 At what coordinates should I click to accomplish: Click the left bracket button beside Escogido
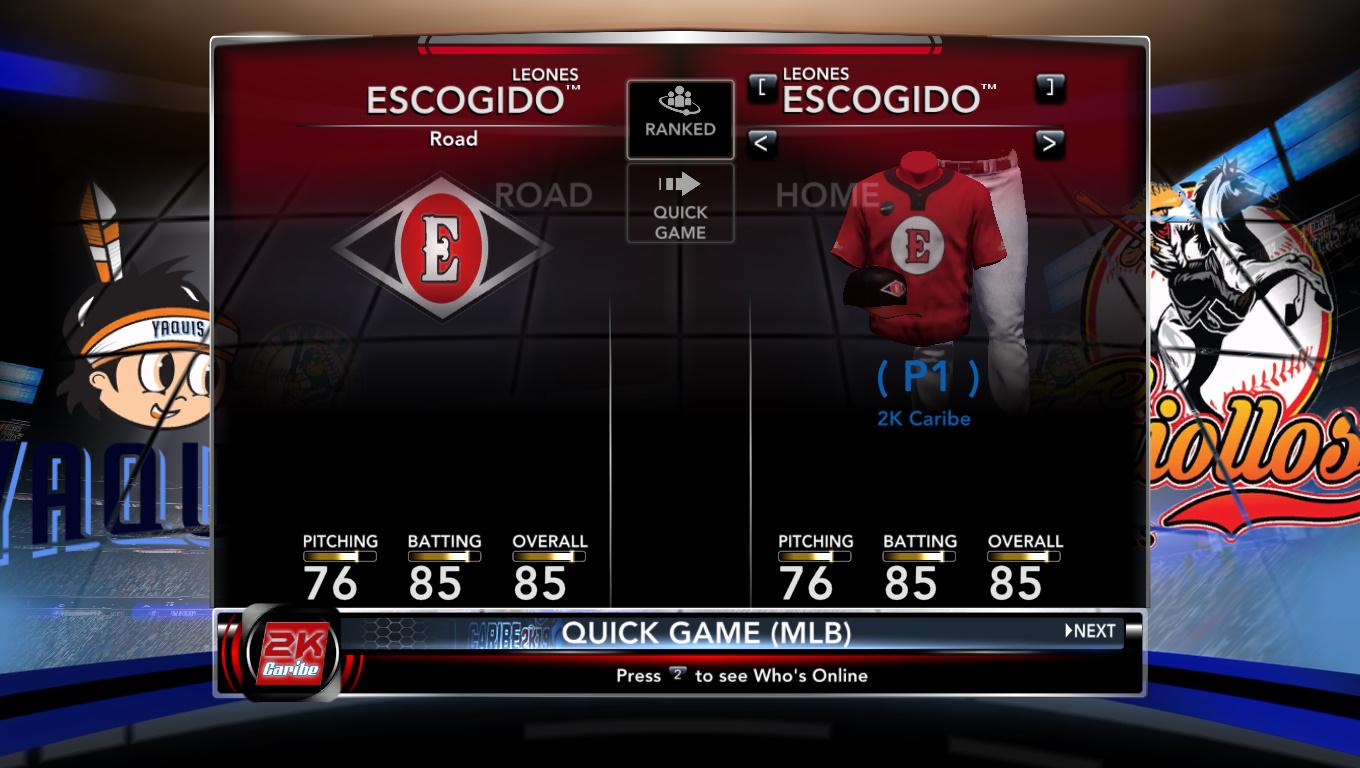pyautogui.click(x=762, y=87)
